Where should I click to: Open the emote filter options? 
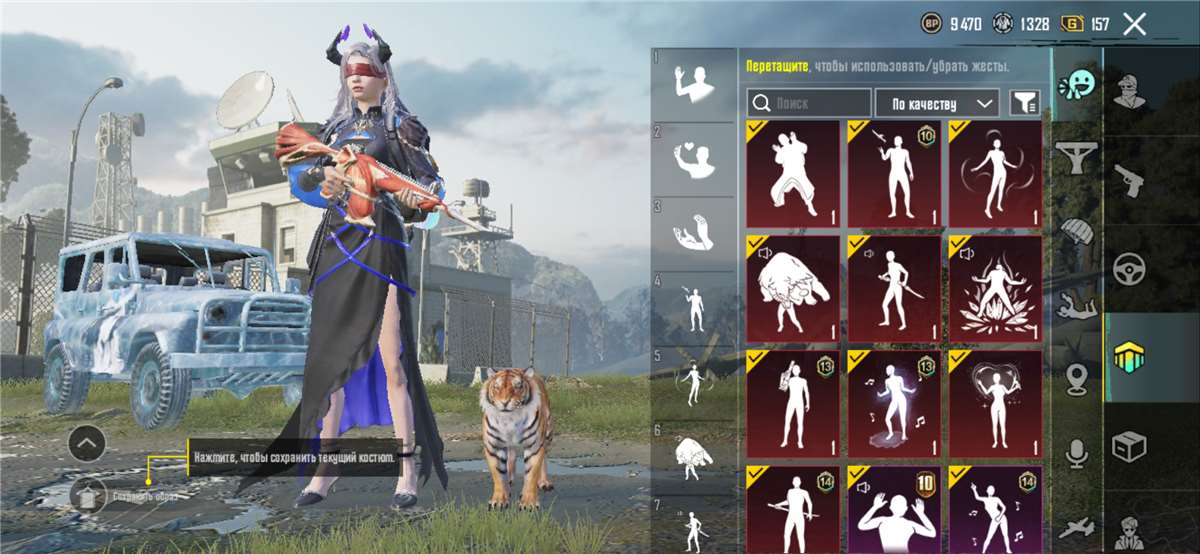(1024, 102)
